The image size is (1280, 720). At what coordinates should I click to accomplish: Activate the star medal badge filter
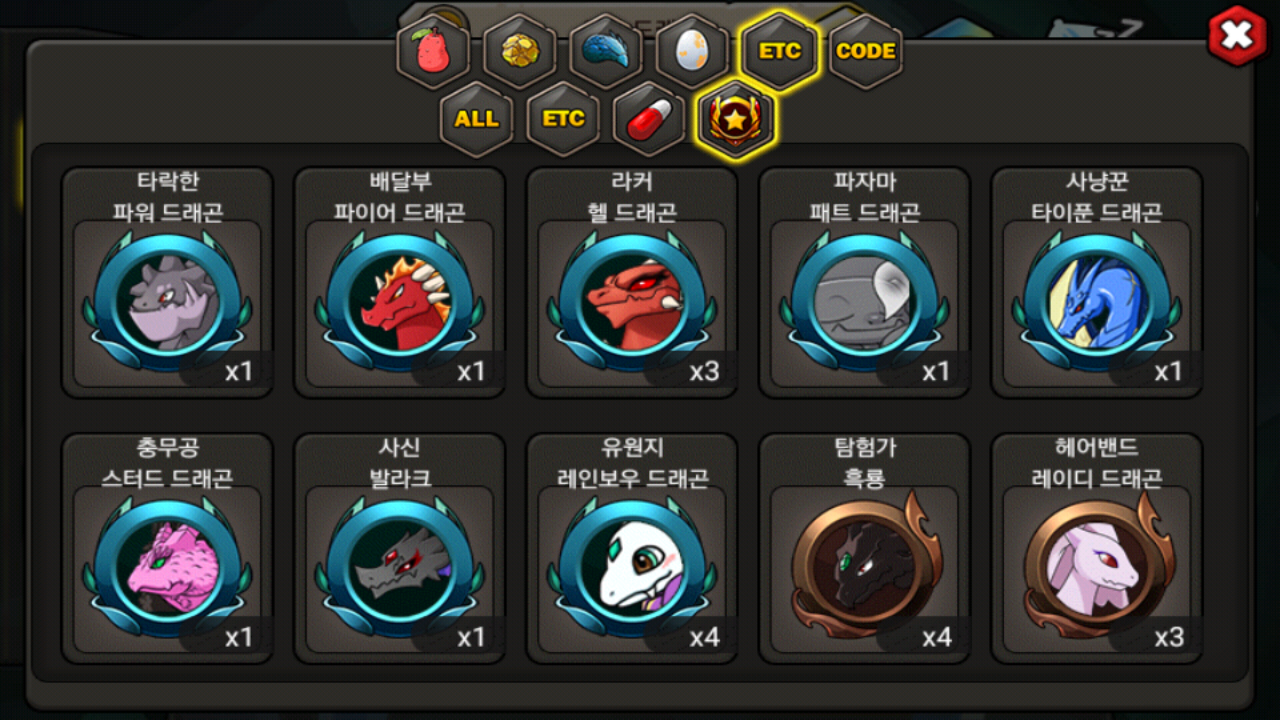tap(735, 119)
